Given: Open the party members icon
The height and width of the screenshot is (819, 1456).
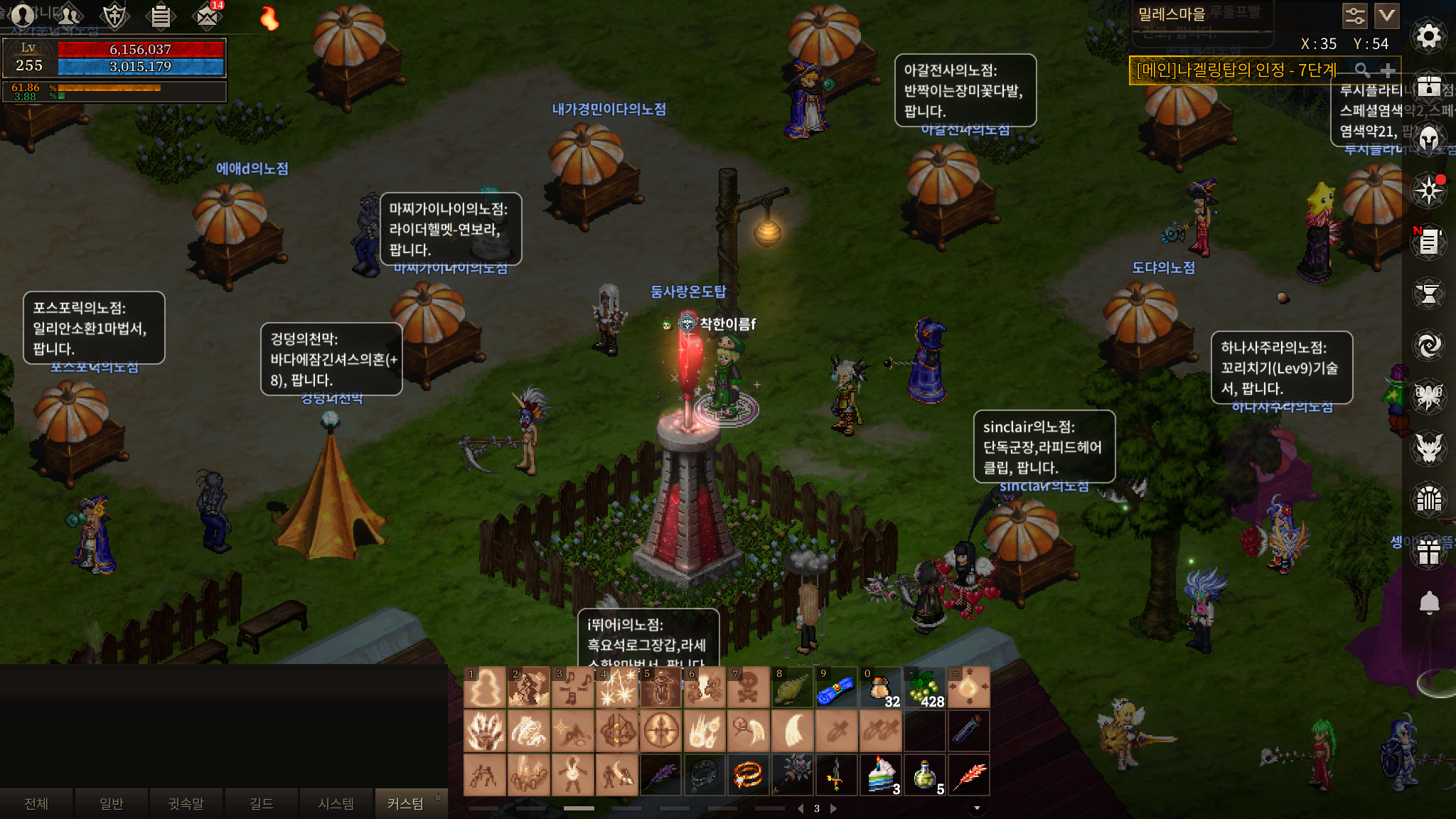Looking at the screenshot, I should point(69,15).
